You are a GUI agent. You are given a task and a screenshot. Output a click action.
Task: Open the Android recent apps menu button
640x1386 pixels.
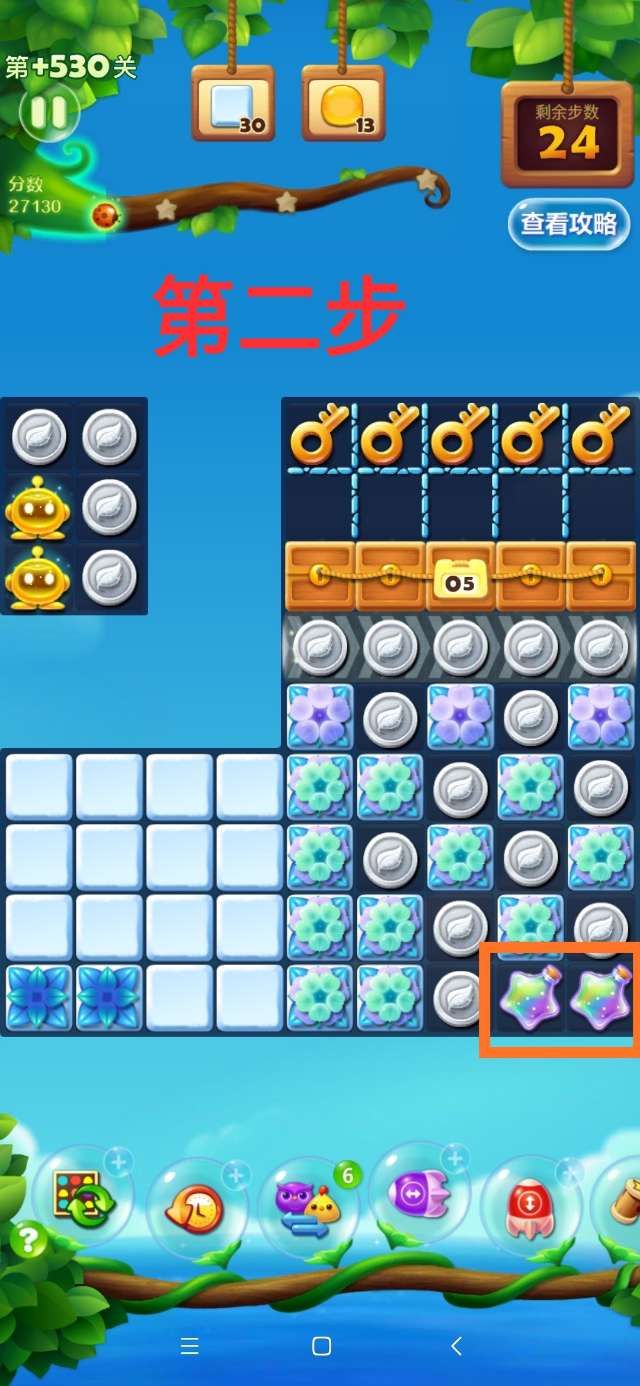point(189,1346)
